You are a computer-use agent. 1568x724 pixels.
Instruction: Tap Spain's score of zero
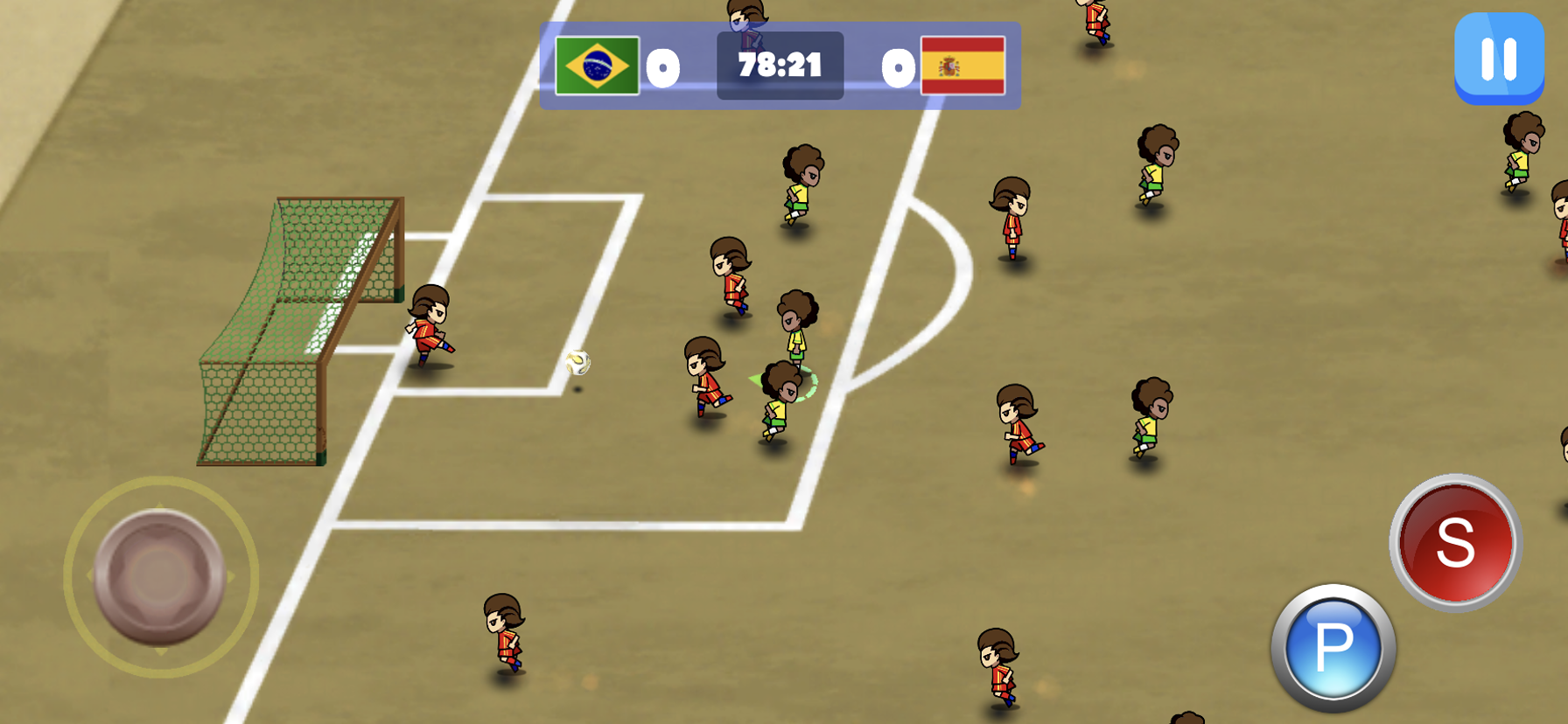pos(897,66)
